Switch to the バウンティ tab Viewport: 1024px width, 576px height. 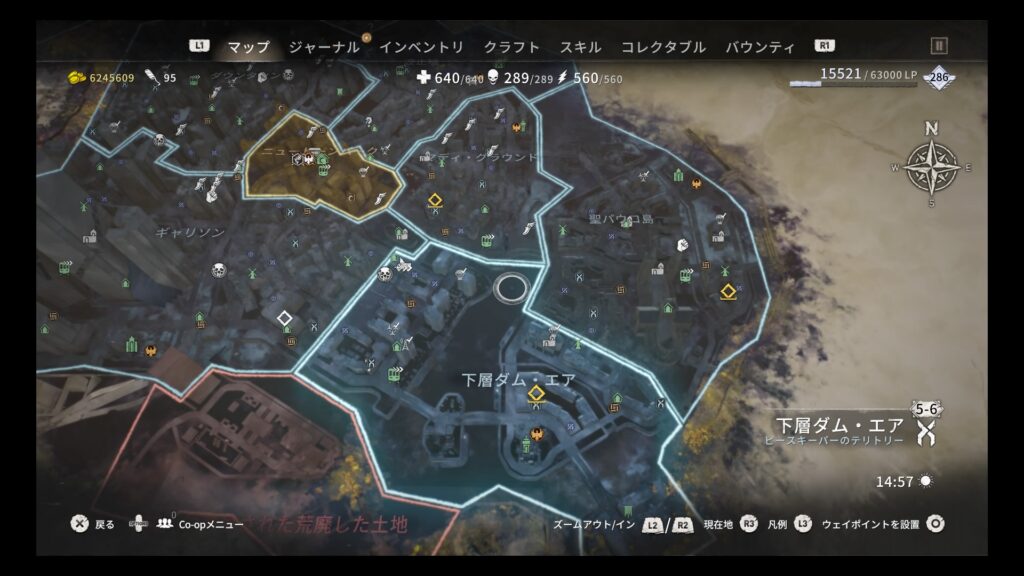[759, 47]
